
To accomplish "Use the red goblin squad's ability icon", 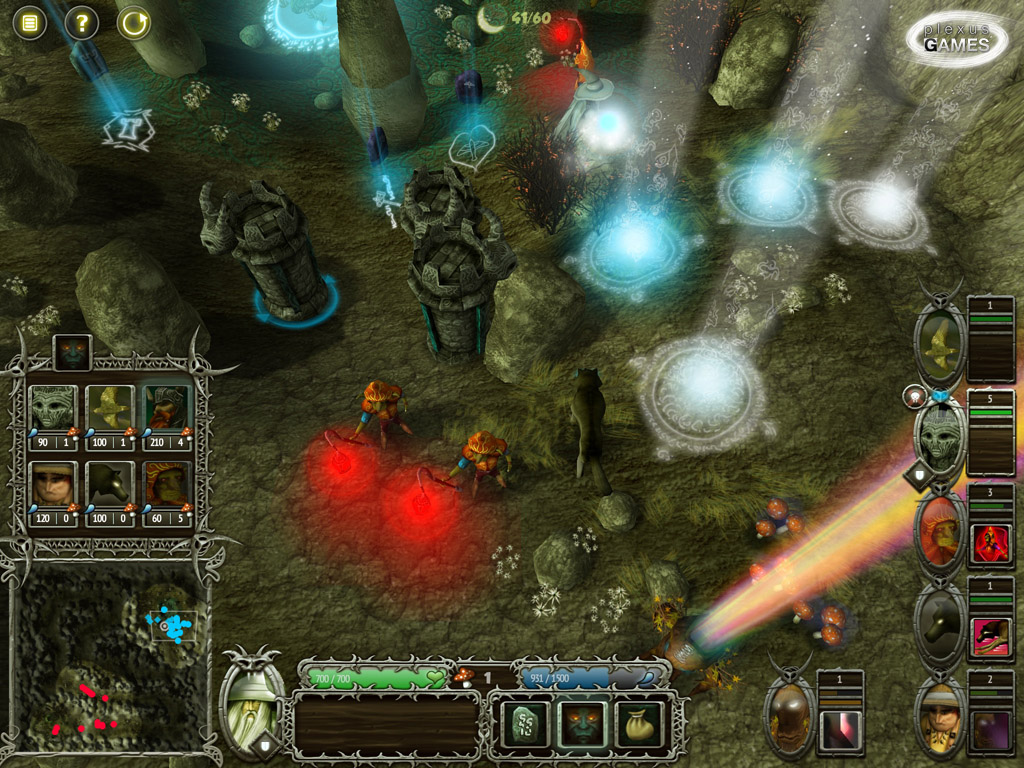I will [x=990, y=543].
